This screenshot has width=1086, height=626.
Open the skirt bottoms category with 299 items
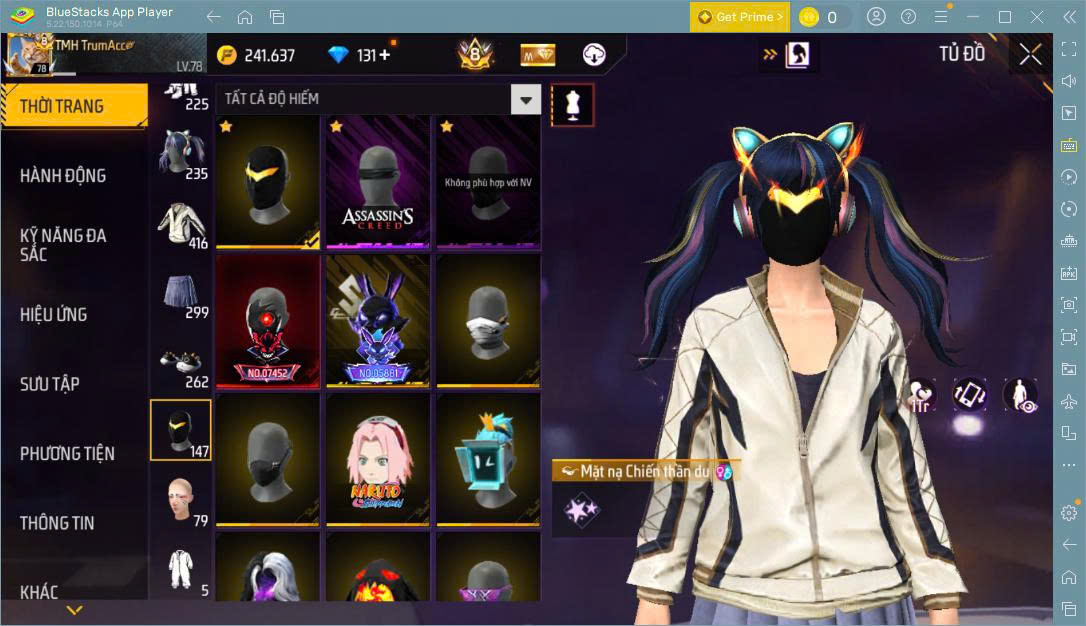181,294
